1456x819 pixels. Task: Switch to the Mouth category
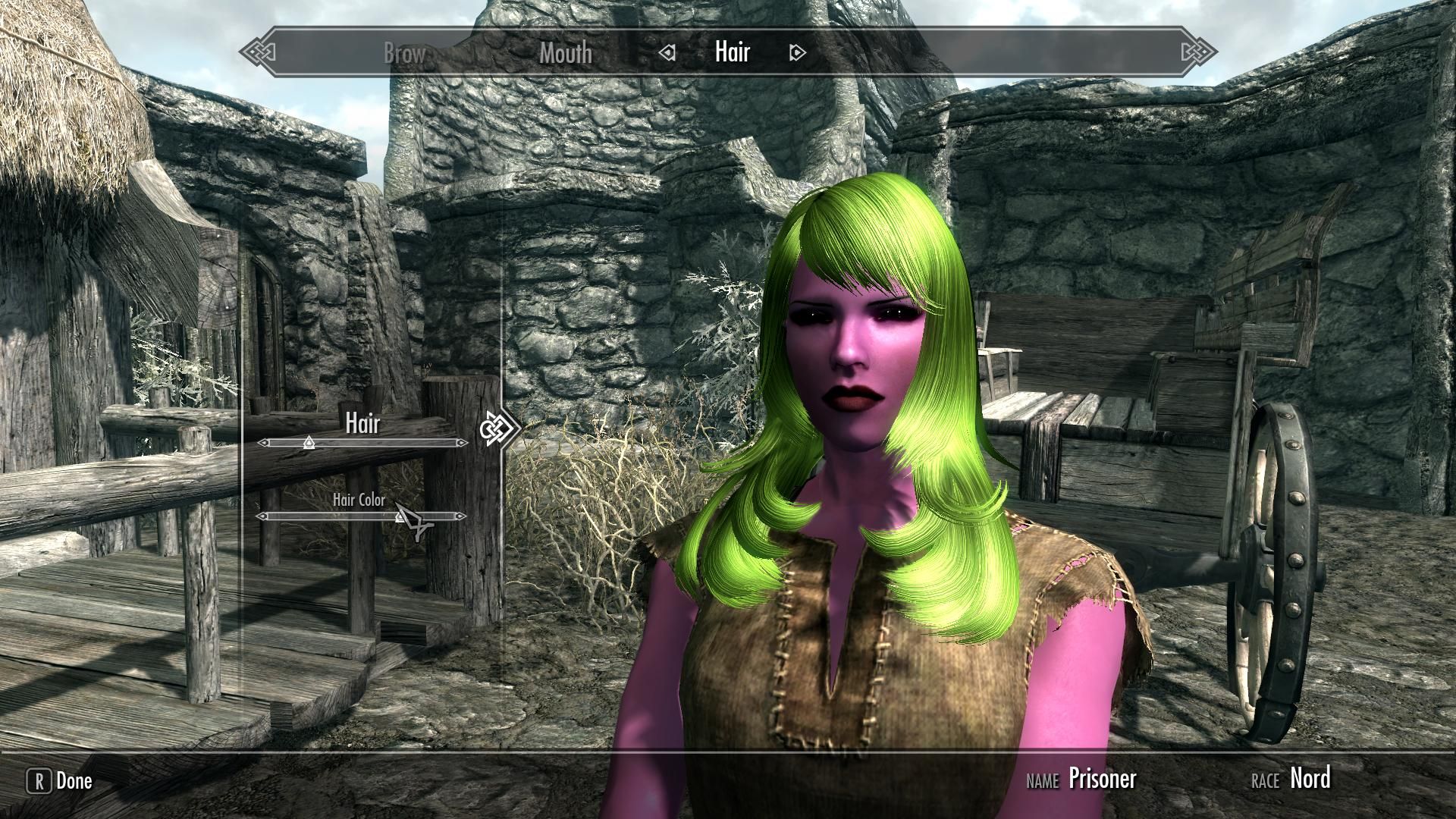[x=565, y=53]
